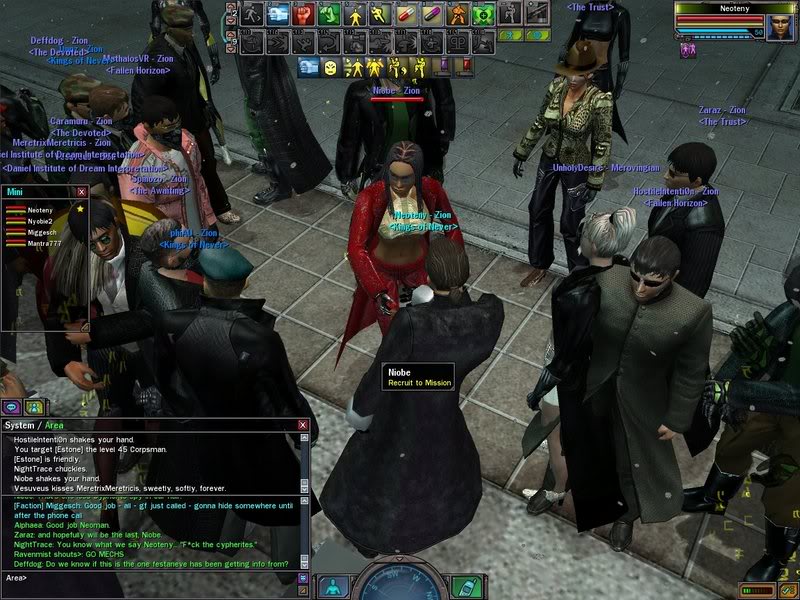
Task: Open the team people icon button
Action: pos(34,407)
